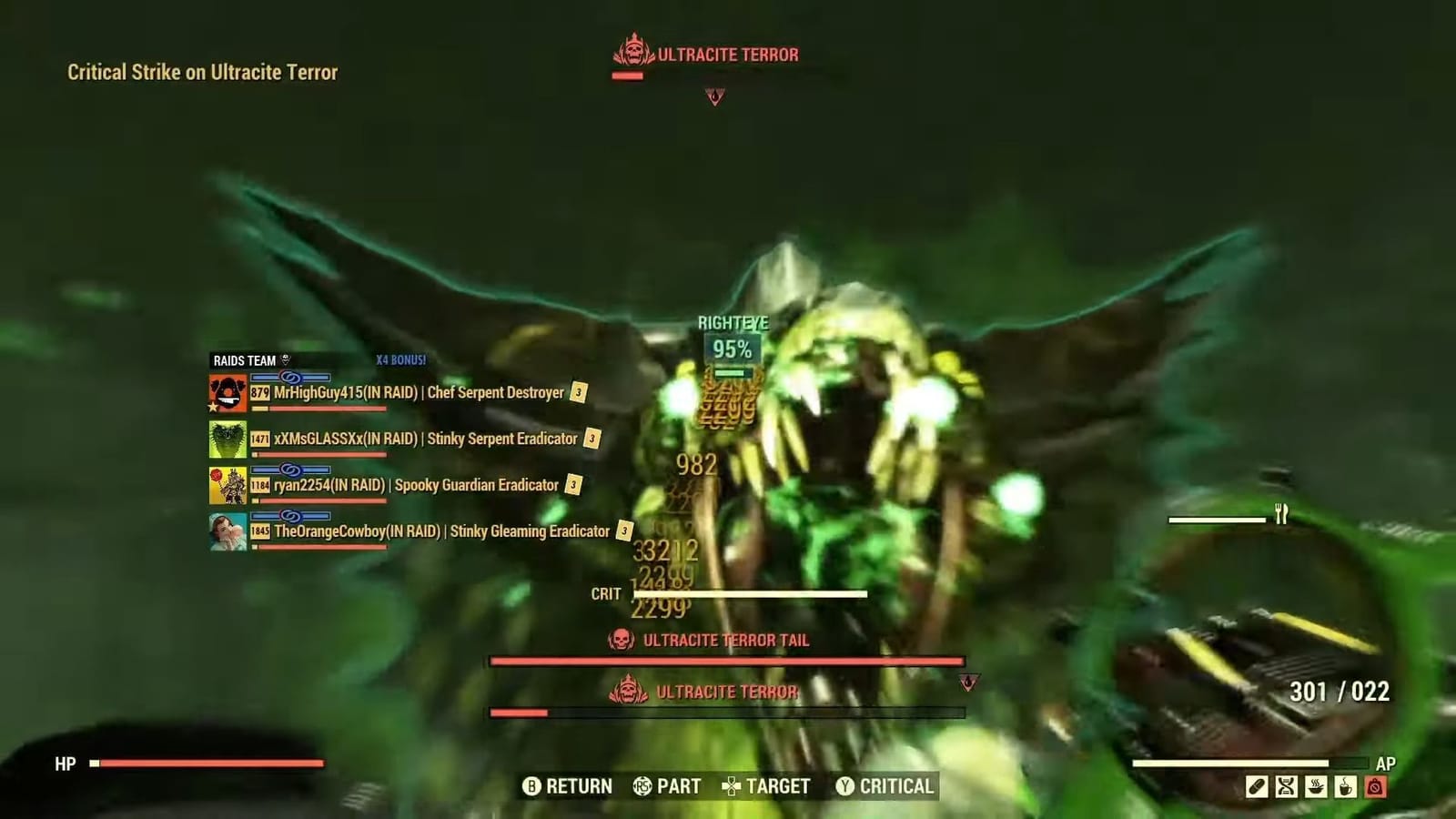This screenshot has height=819, width=1456.
Task: Expand the arrow marker below the Ultracite Terror banner
Action: (x=714, y=94)
